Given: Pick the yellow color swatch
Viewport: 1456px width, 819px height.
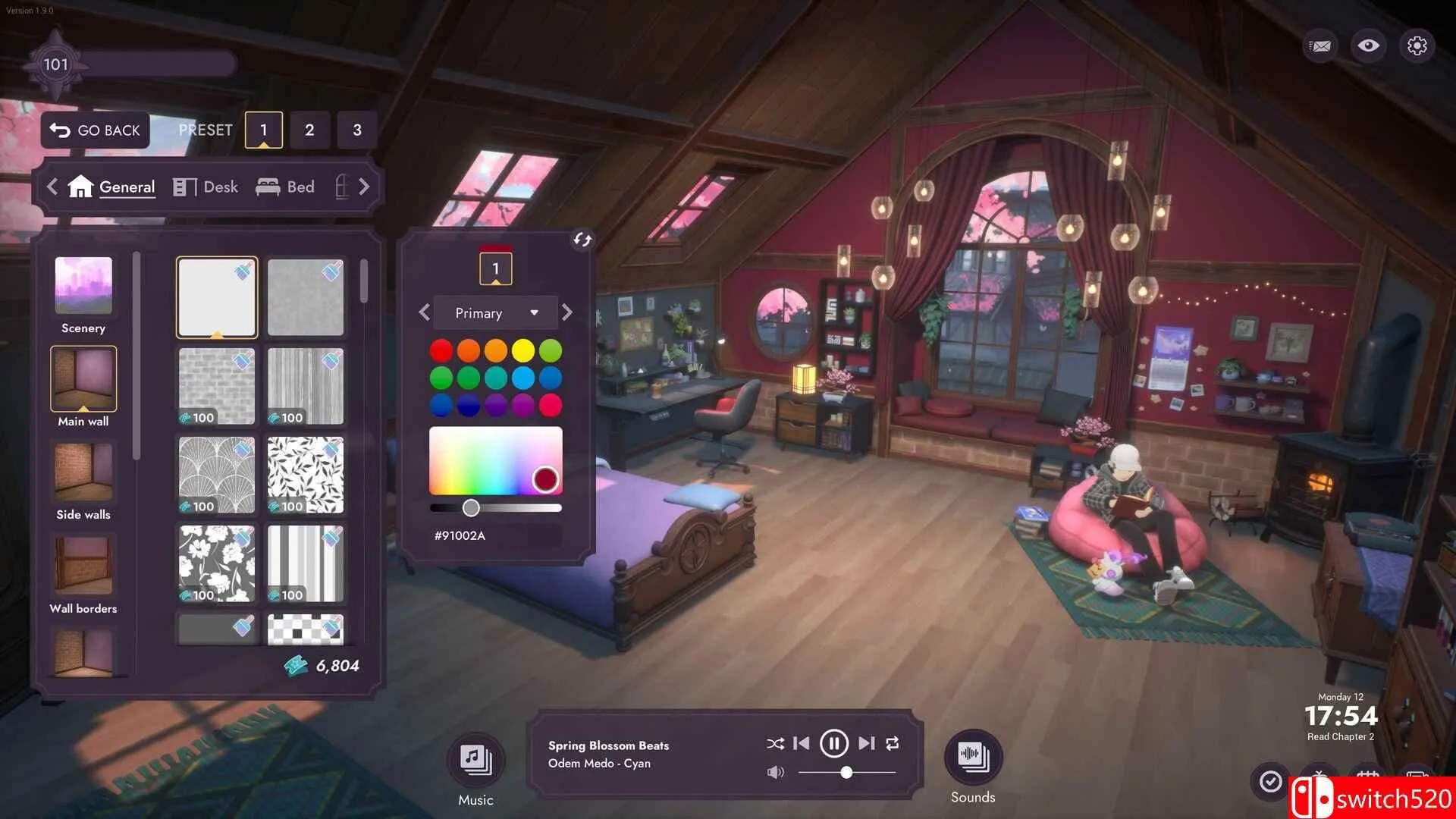Looking at the screenshot, I should (x=522, y=350).
